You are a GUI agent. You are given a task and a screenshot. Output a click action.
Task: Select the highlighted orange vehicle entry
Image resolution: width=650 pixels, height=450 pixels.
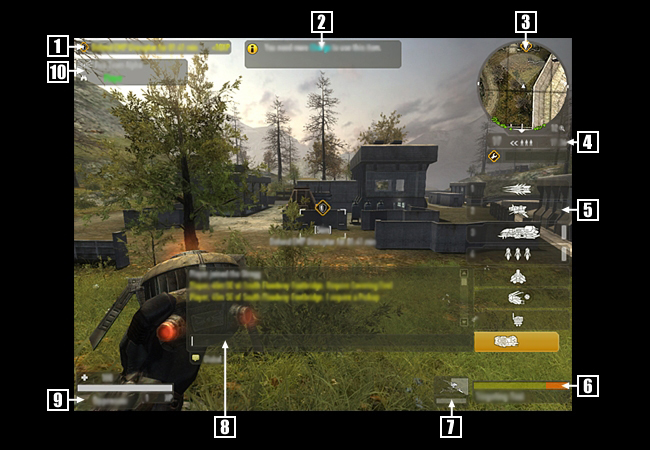click(x=516, y=341)
